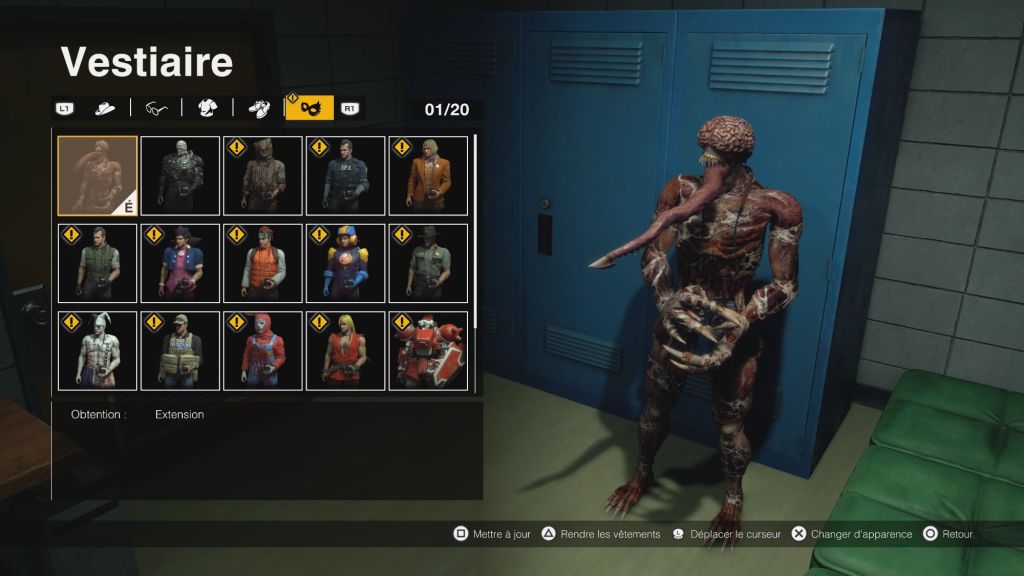1024x576 pixels.
Task: Switch to the hat category tab
Action: (105, 108)
